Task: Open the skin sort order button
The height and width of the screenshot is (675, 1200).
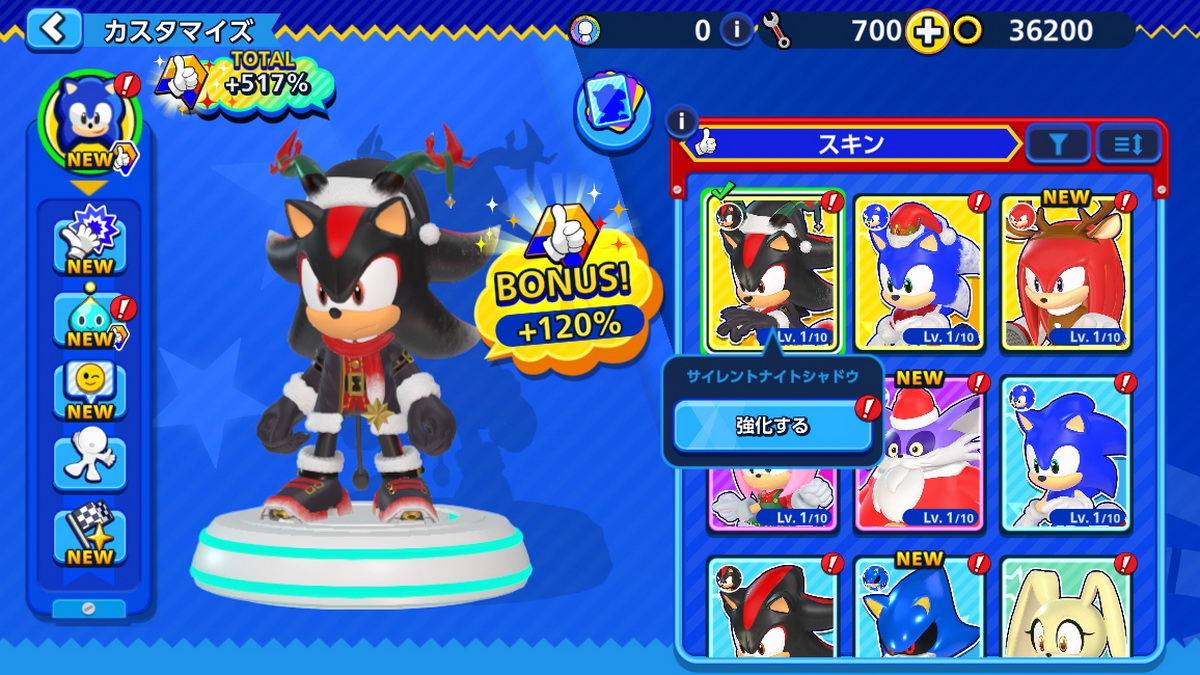Action: coord(1128,145)
